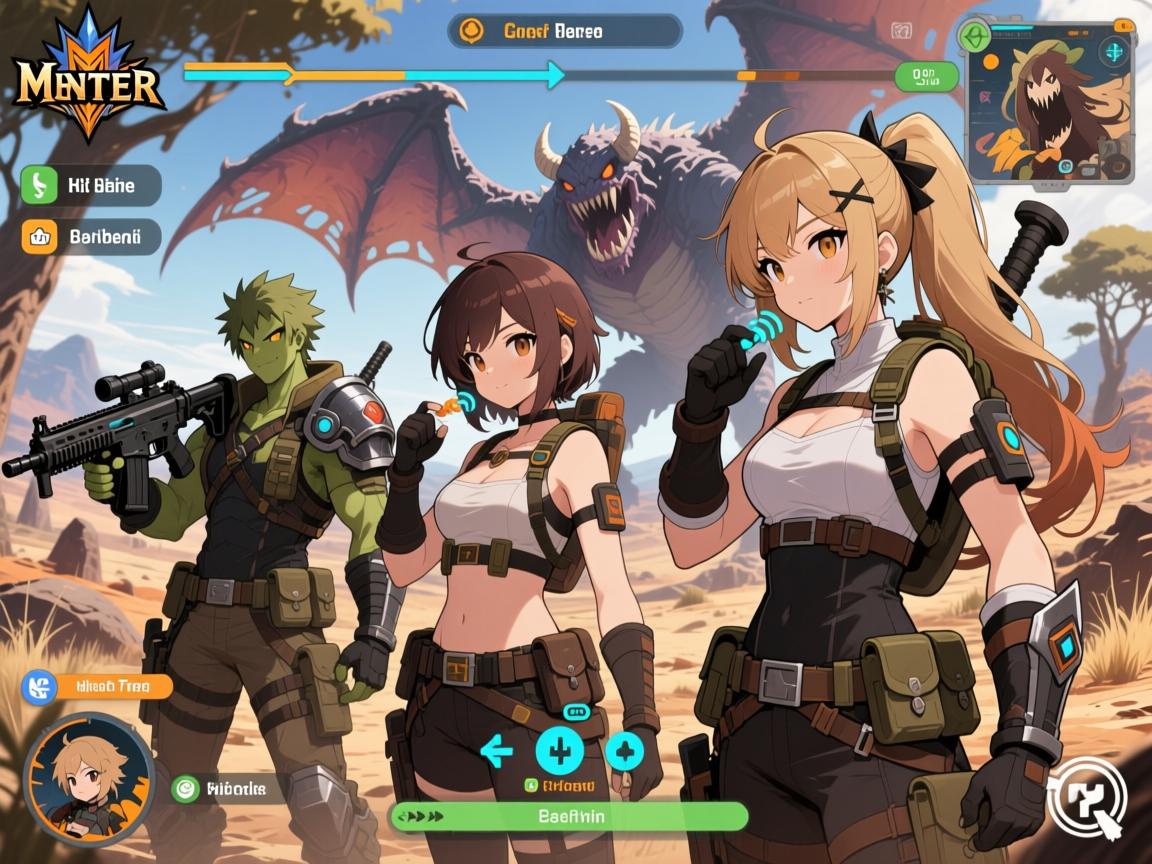
Task: Click the top-center pill beside the orange badge
Action: coord(565,30)
